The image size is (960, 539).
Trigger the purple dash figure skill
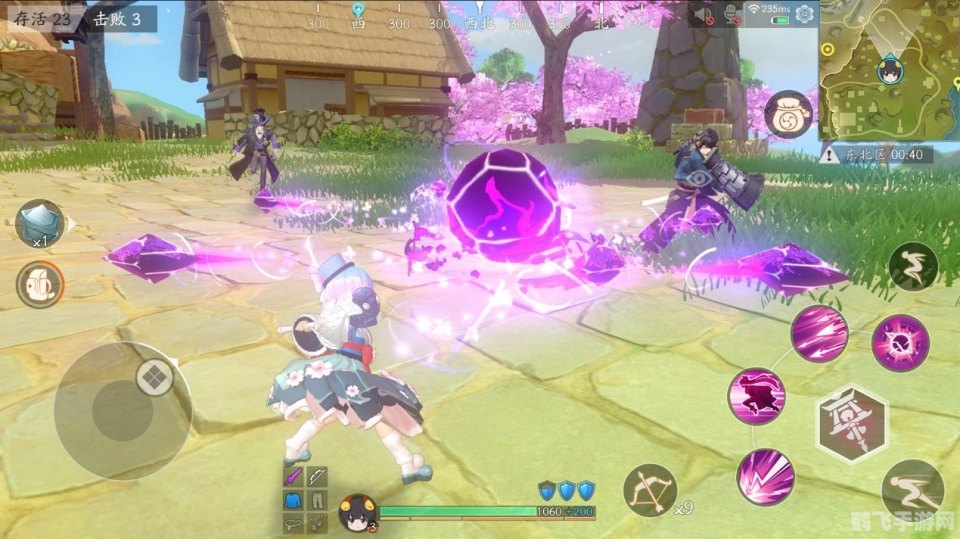click(x=757, y=396)
